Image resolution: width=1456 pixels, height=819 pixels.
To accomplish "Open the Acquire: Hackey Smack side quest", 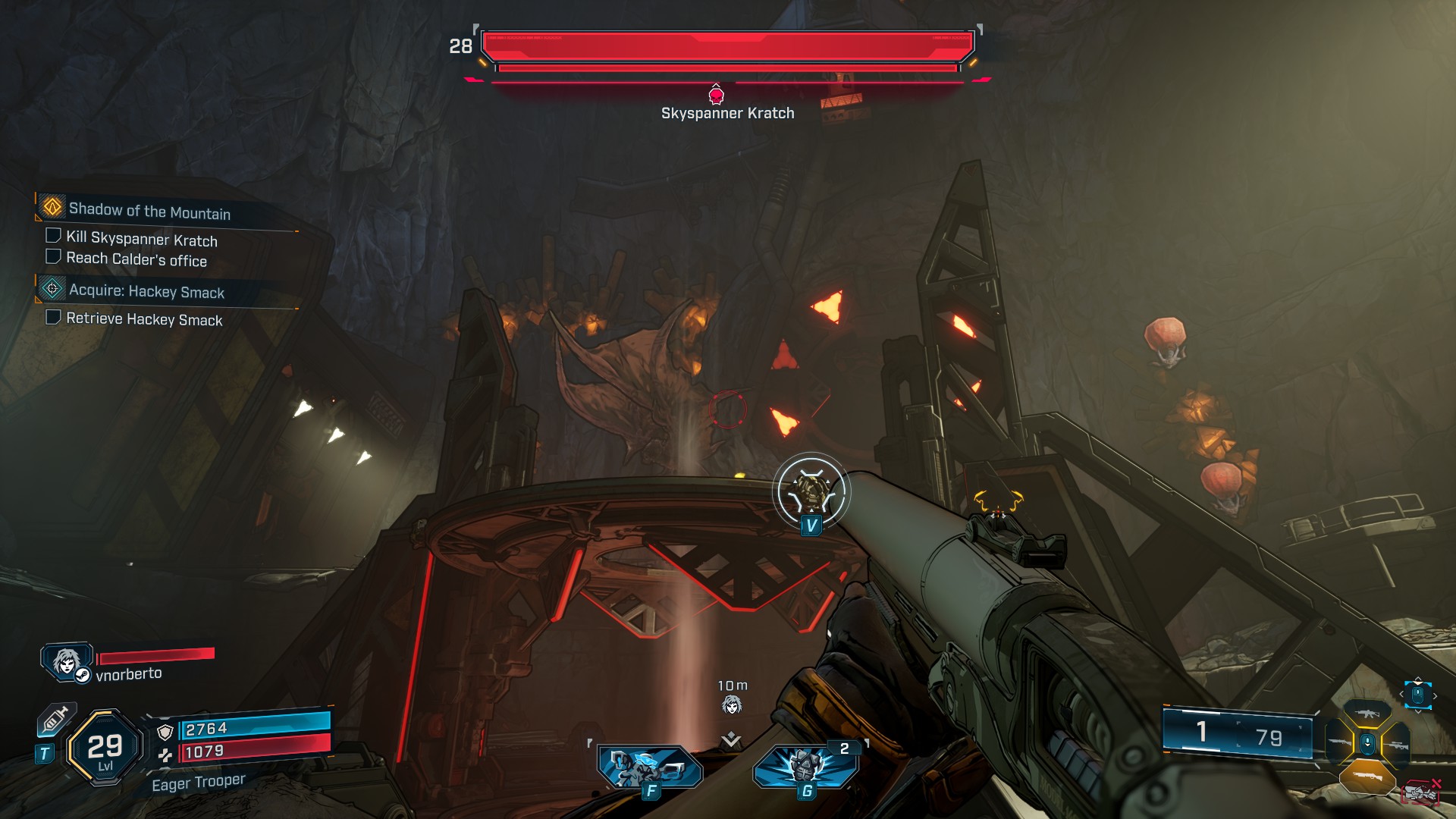I will point(146,291).
